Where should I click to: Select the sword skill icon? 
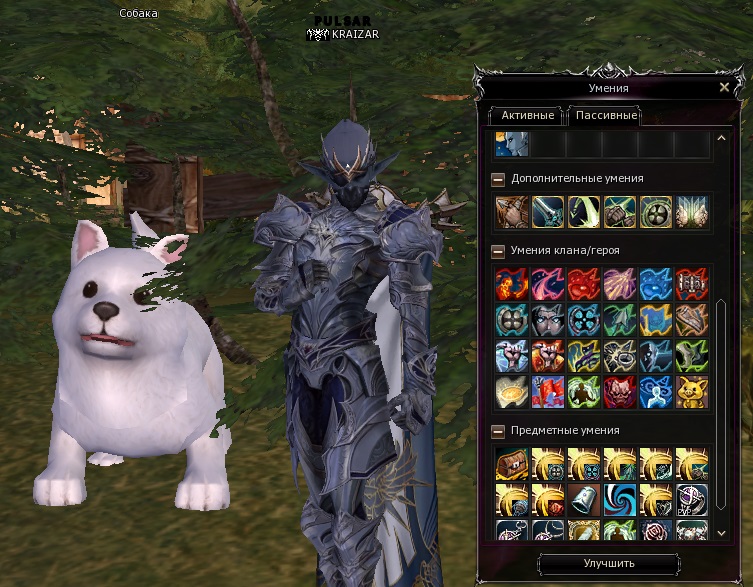[x=547, y=211]
